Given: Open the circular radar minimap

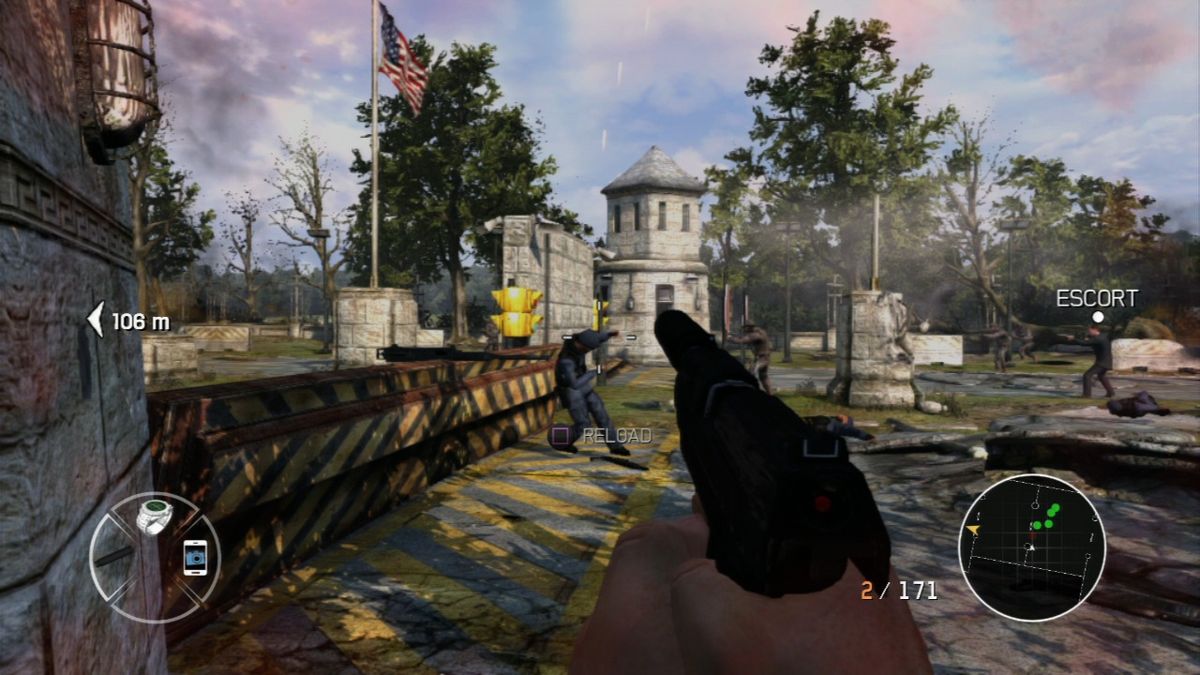Looking at the screenshot, I should tap(1031, 547).
